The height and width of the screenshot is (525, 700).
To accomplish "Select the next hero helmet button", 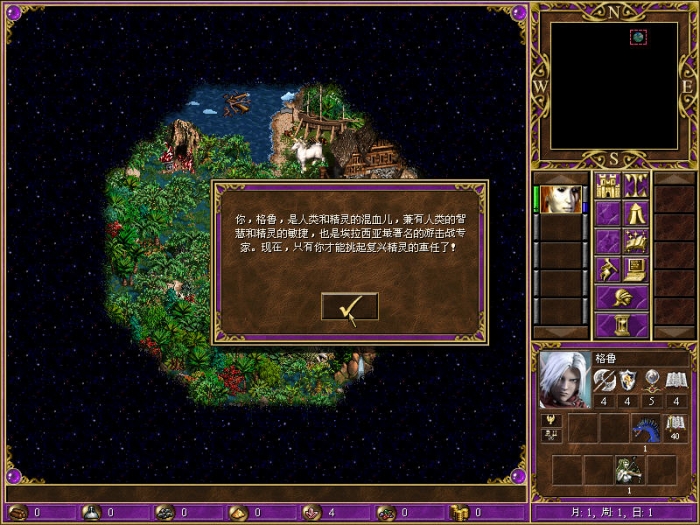I will (622, 297).
